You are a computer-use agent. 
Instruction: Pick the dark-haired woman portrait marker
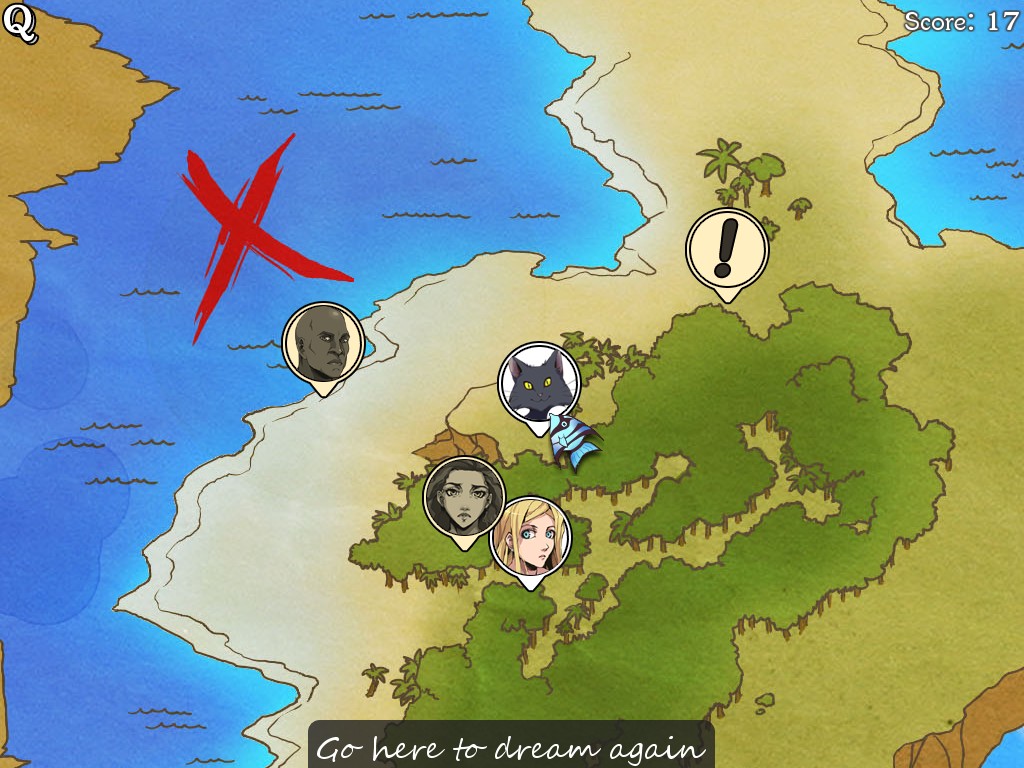tap(464, 497)
